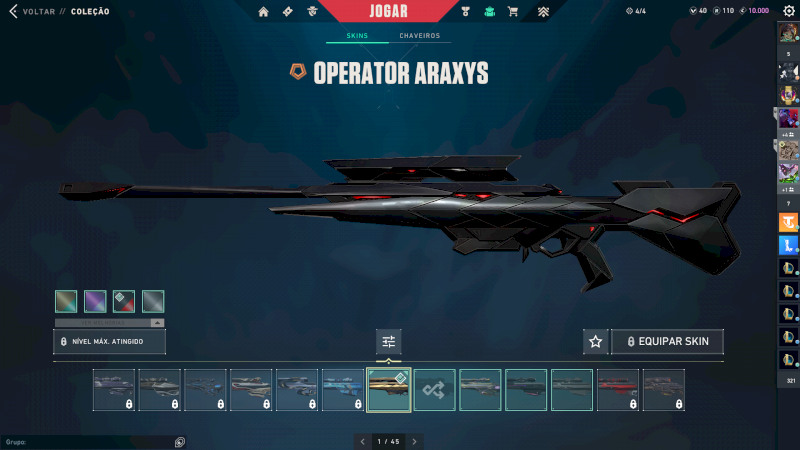Viewport: 800px width, 450px height.
Task: Select the blue Operator skin thumbnail
Action: pos(343,390)
